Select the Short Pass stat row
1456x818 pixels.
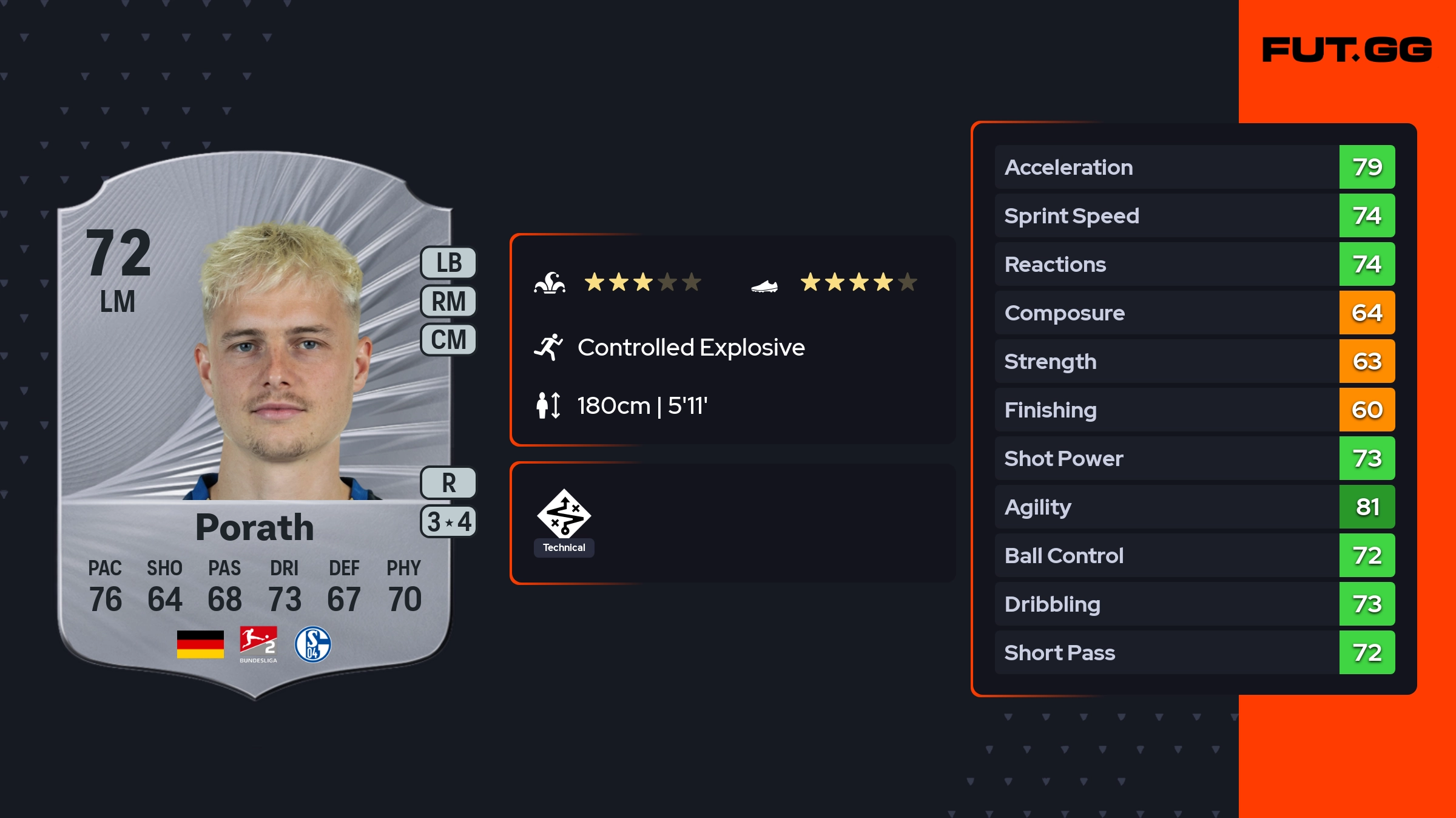click(1194, 652)
